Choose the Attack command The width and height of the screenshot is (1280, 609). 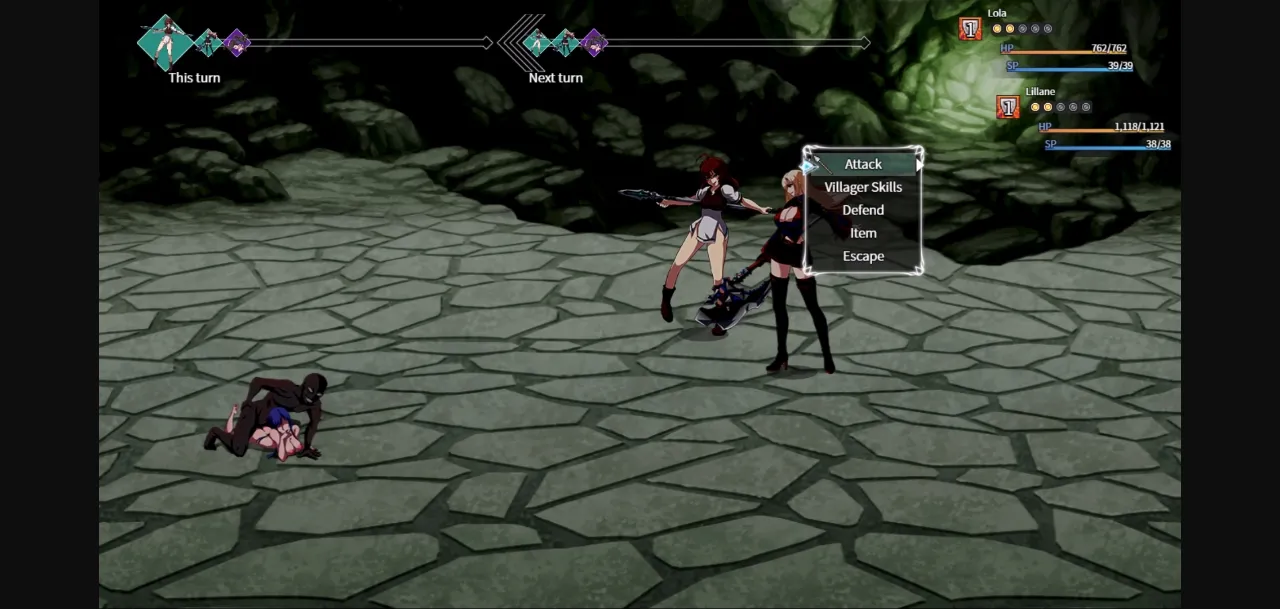click(x=862, y=164)
